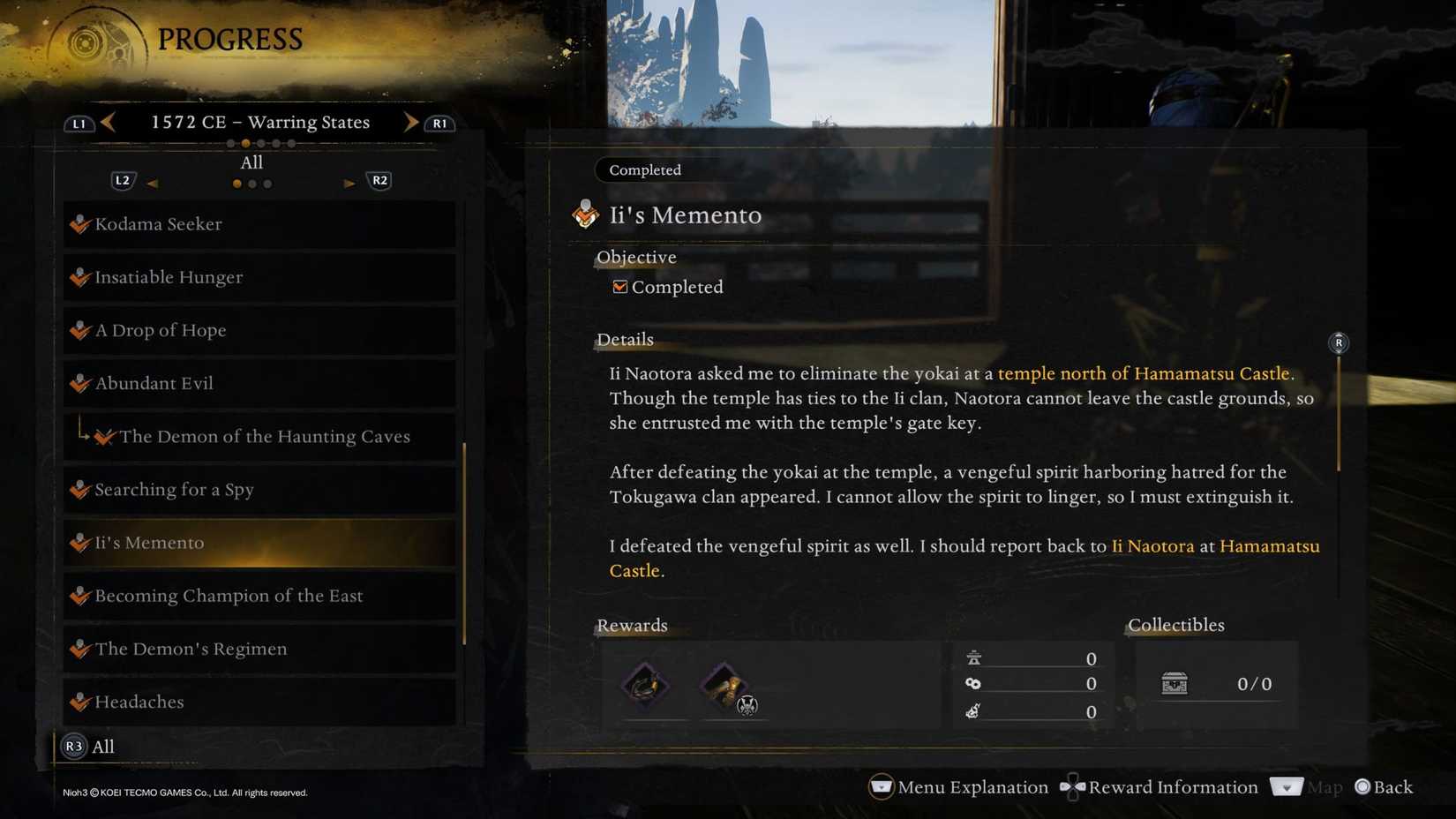Click the R1 arrow to next era
Image resolution: width=1456 pixels, height=819 pixels.
click(x=411, y=122)
